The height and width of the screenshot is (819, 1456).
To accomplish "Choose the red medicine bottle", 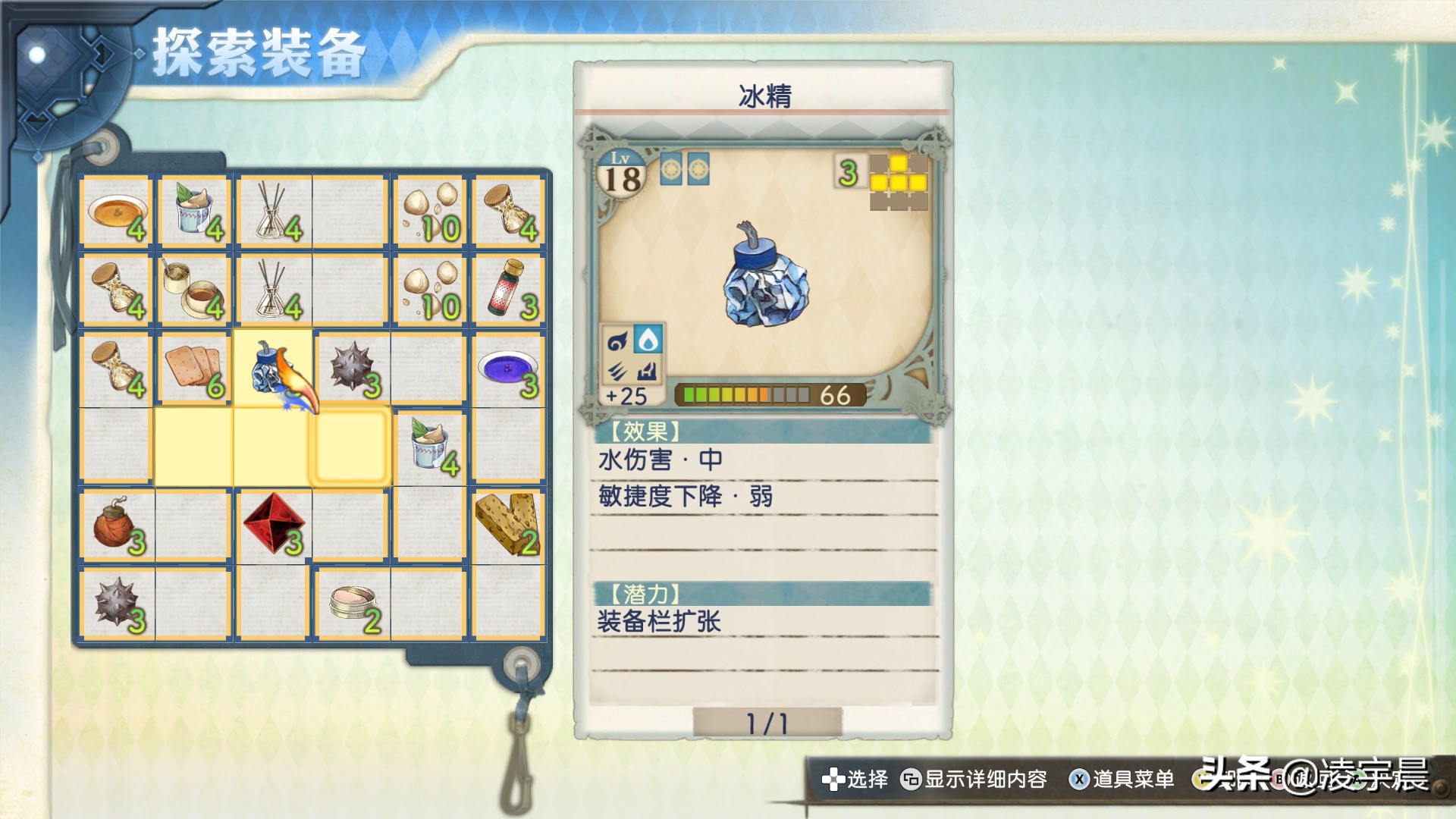I will [507, 290].
